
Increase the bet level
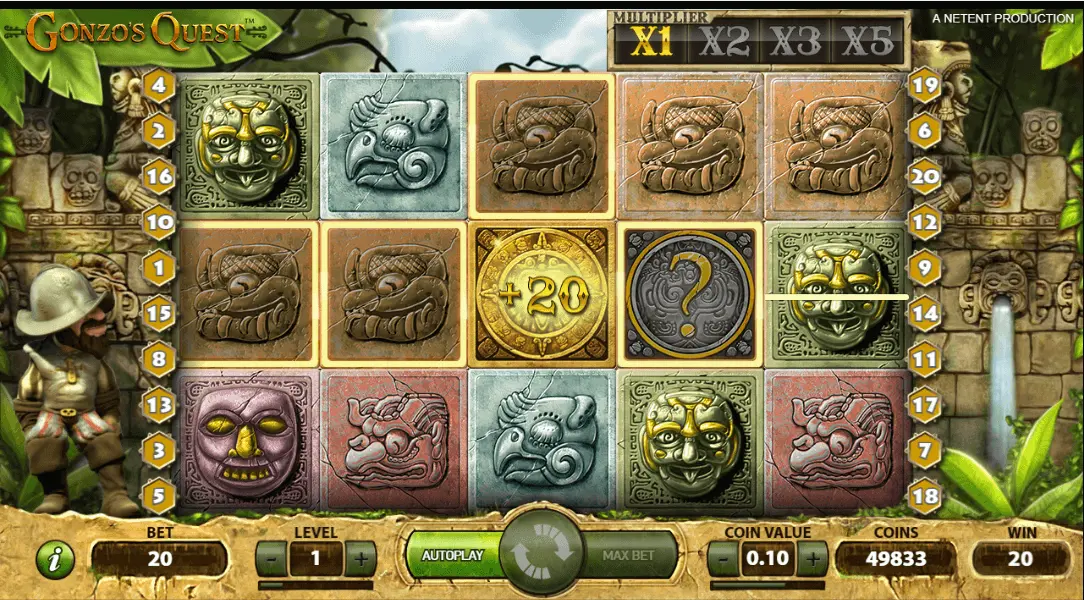pyautogui.click(x=361, y=558)
